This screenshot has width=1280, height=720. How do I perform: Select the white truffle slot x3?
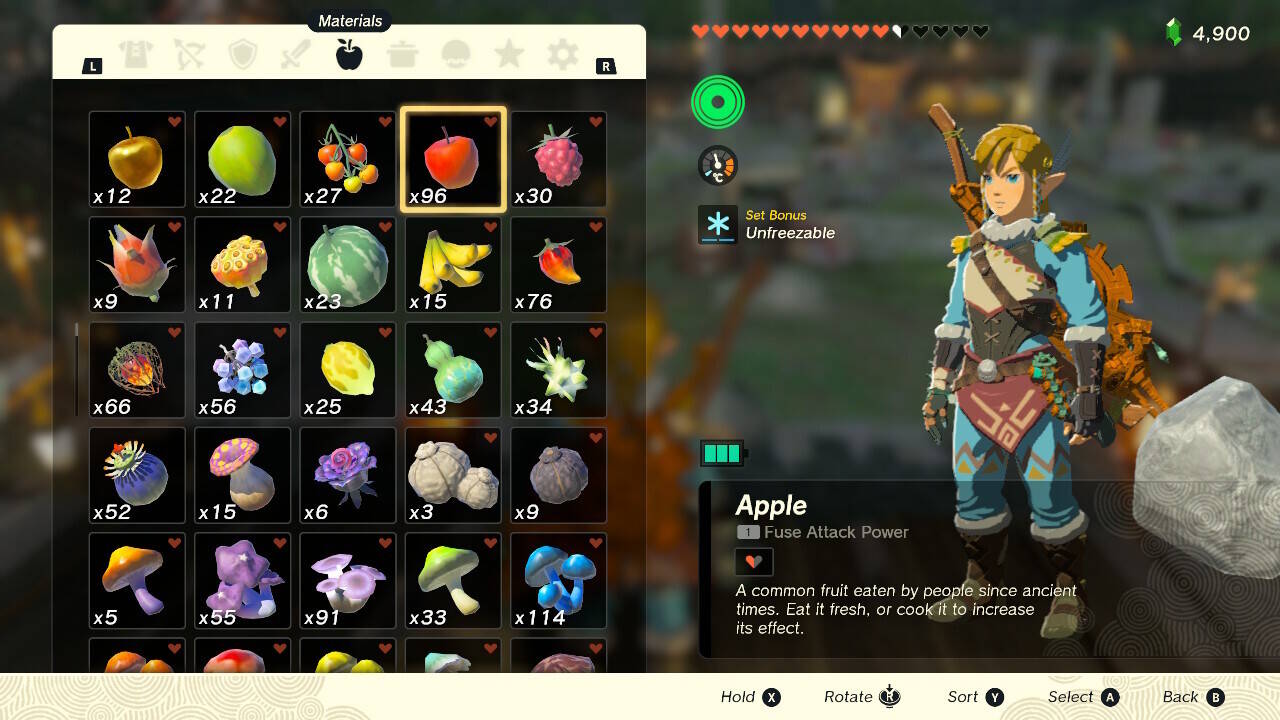tap(453, 476)
